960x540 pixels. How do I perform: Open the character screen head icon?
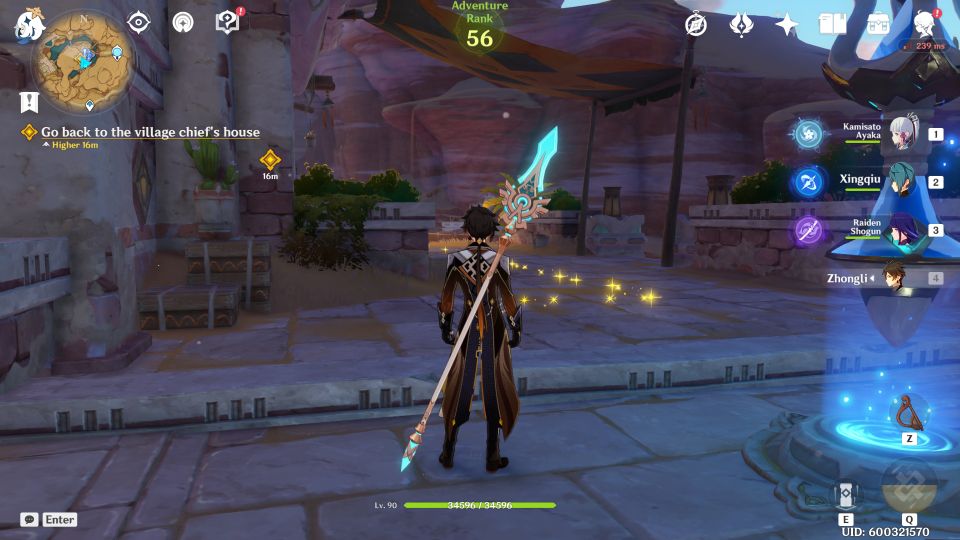(x=924, y=25)
